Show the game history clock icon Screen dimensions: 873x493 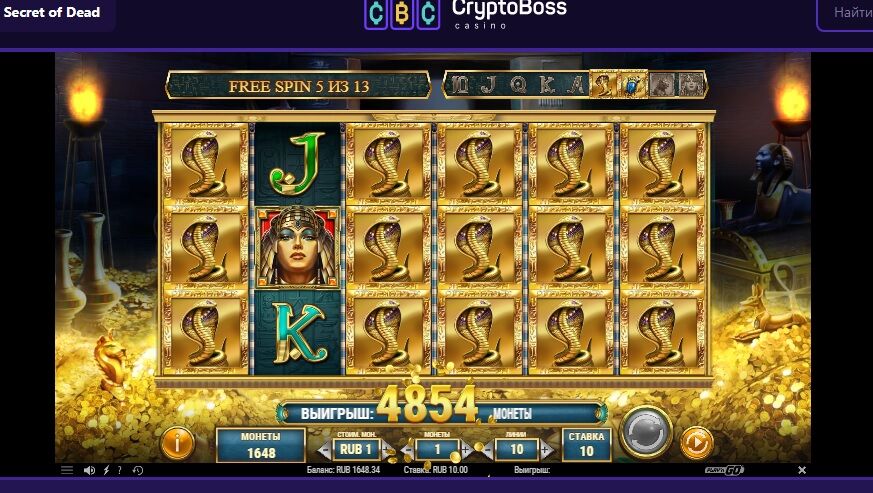137,470
